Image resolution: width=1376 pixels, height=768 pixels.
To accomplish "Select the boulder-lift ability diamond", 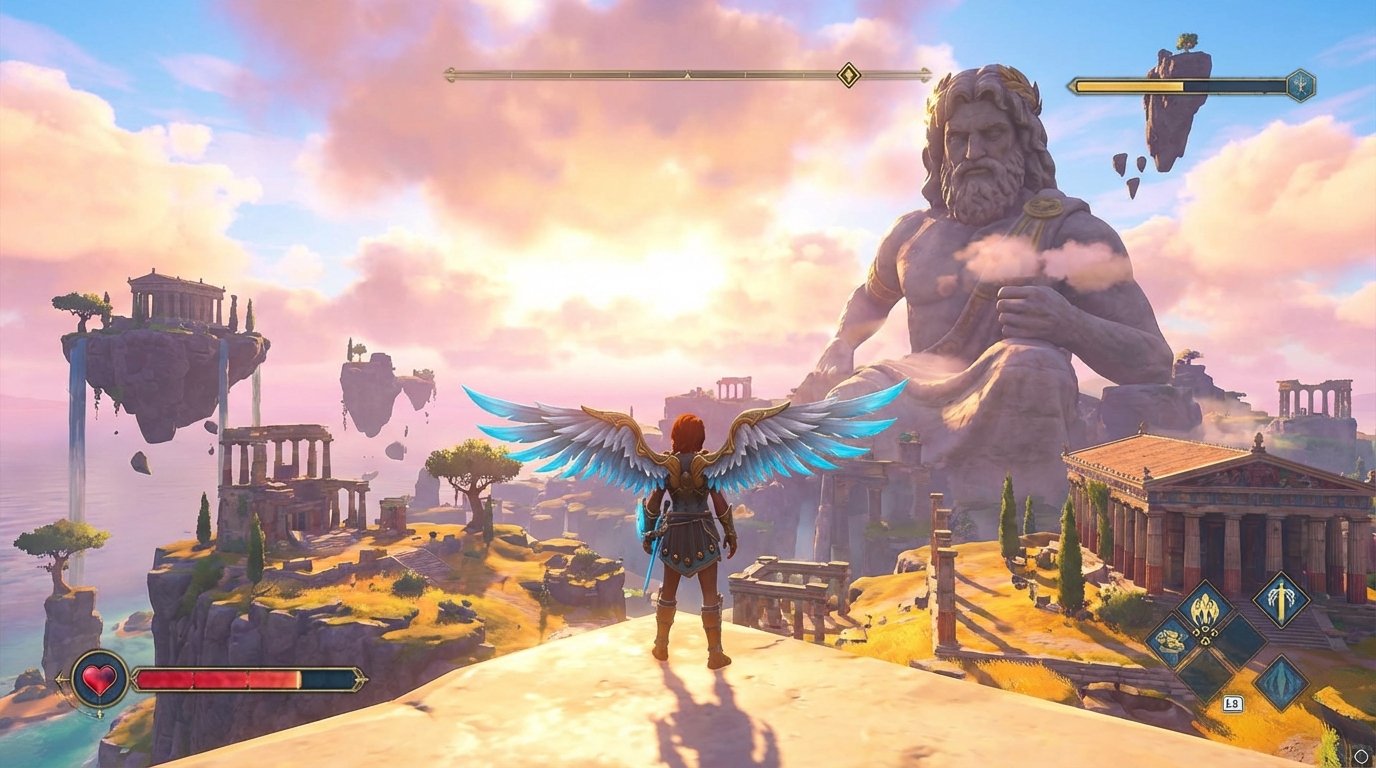I will pyautogui.click(x=1172, y=638).
